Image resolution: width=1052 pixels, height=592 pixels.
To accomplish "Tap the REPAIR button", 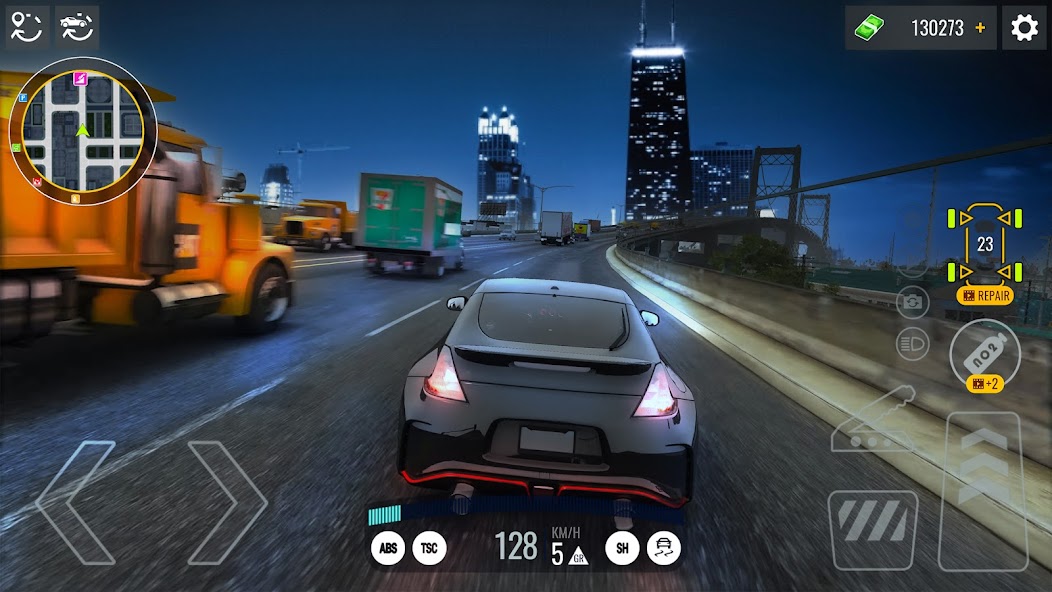I will click(x=984, y=296).
